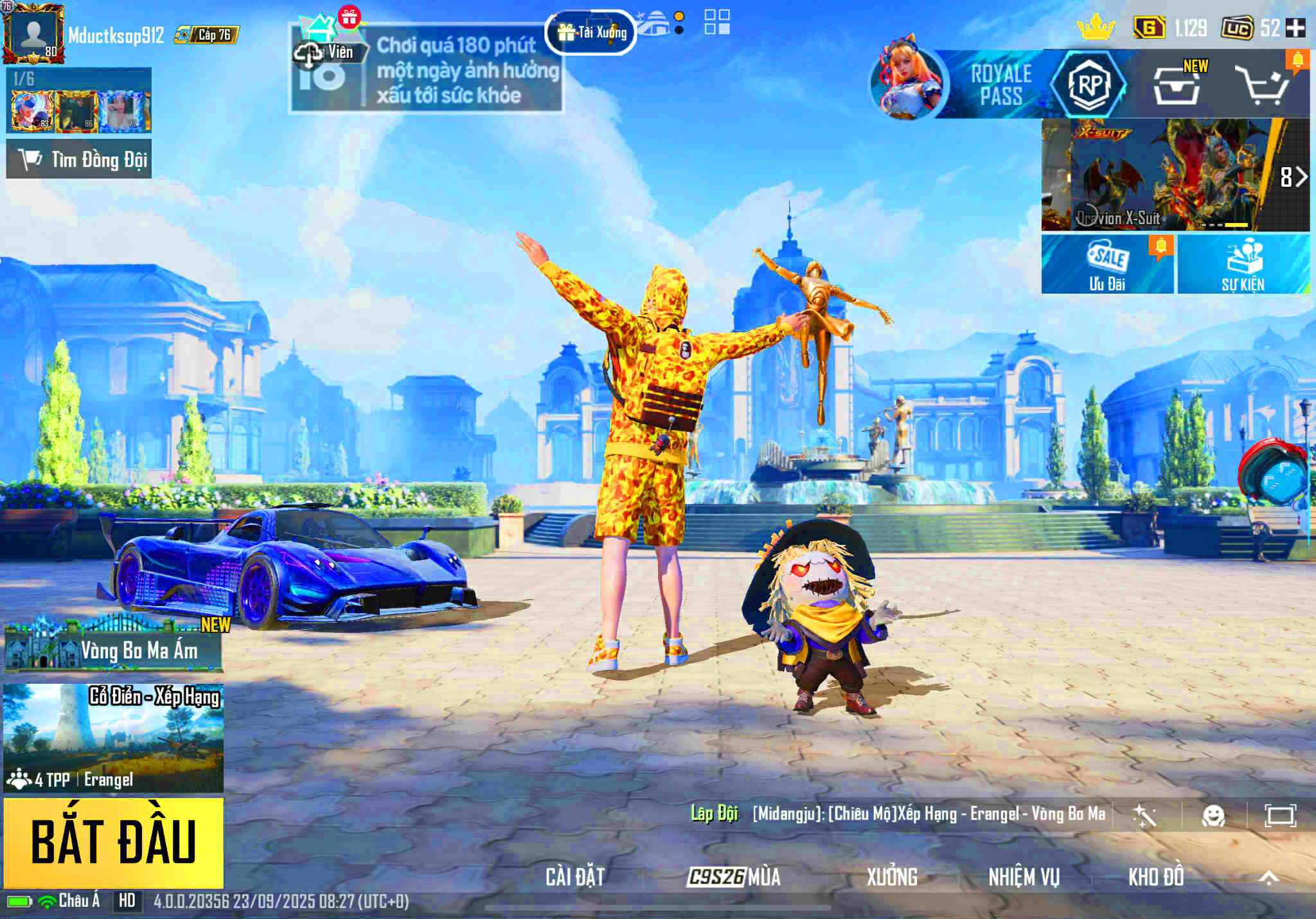The image size is (1316, 919).
Task: Open NHIỆM VỤ missions
Action: 1024,877
